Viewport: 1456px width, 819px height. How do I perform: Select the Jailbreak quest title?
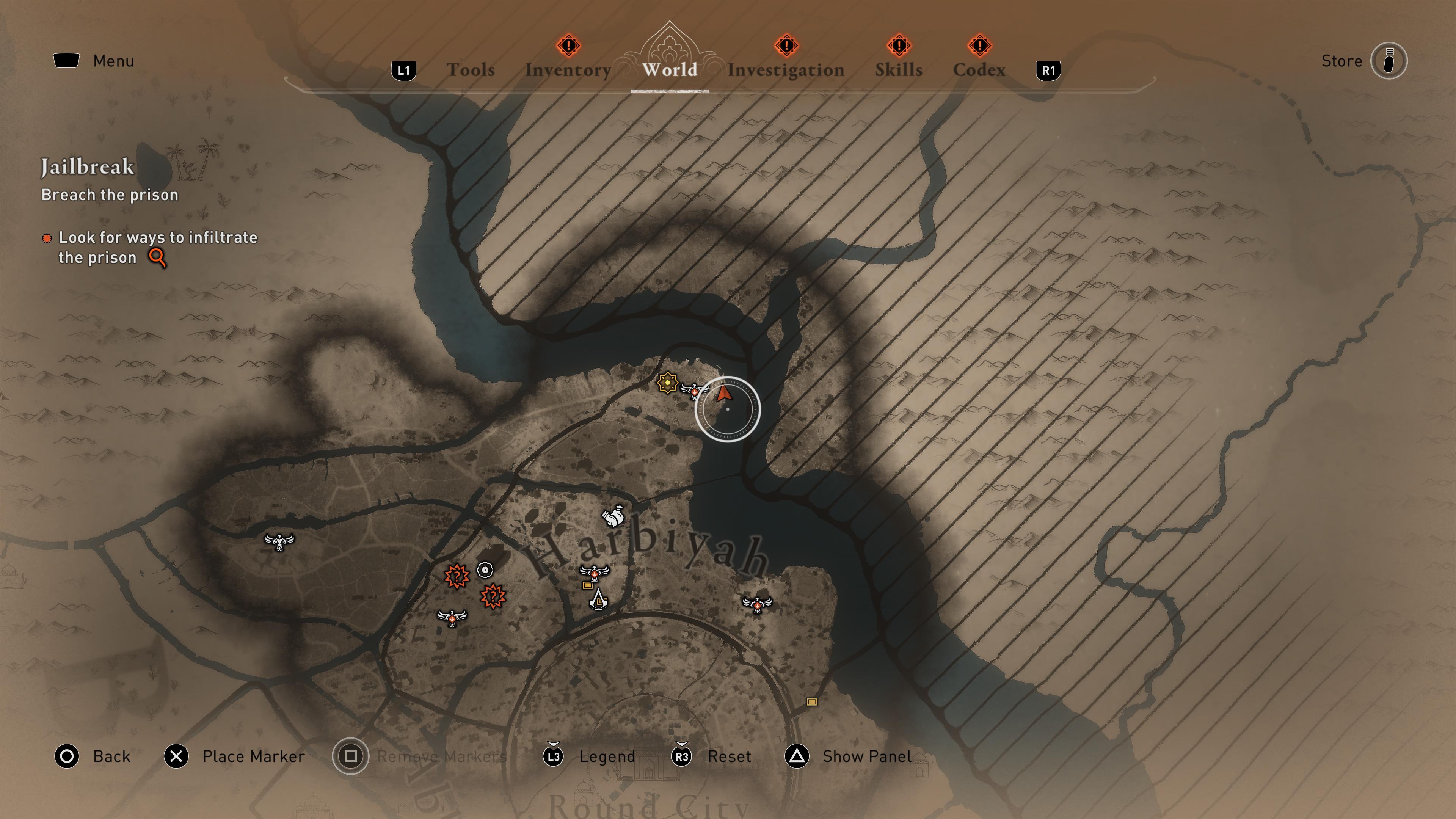pos(88,167)
